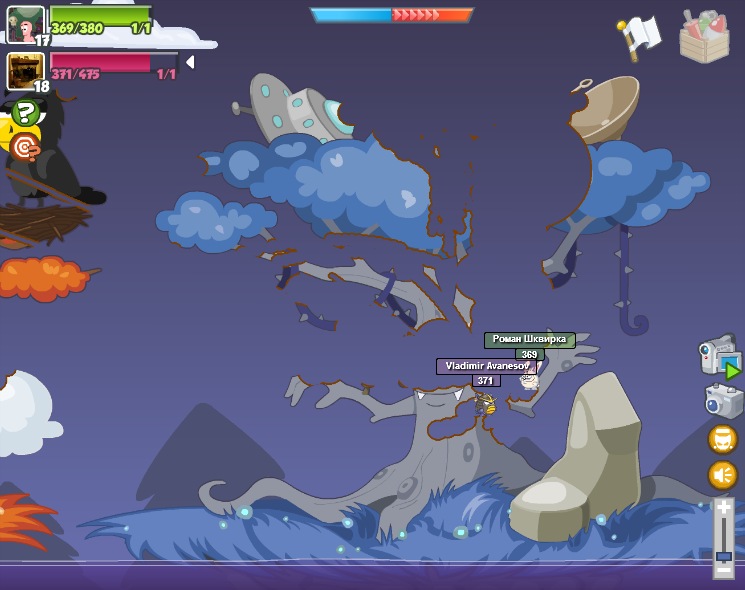Zoom out with the minus button

click(x=723, y=570)
